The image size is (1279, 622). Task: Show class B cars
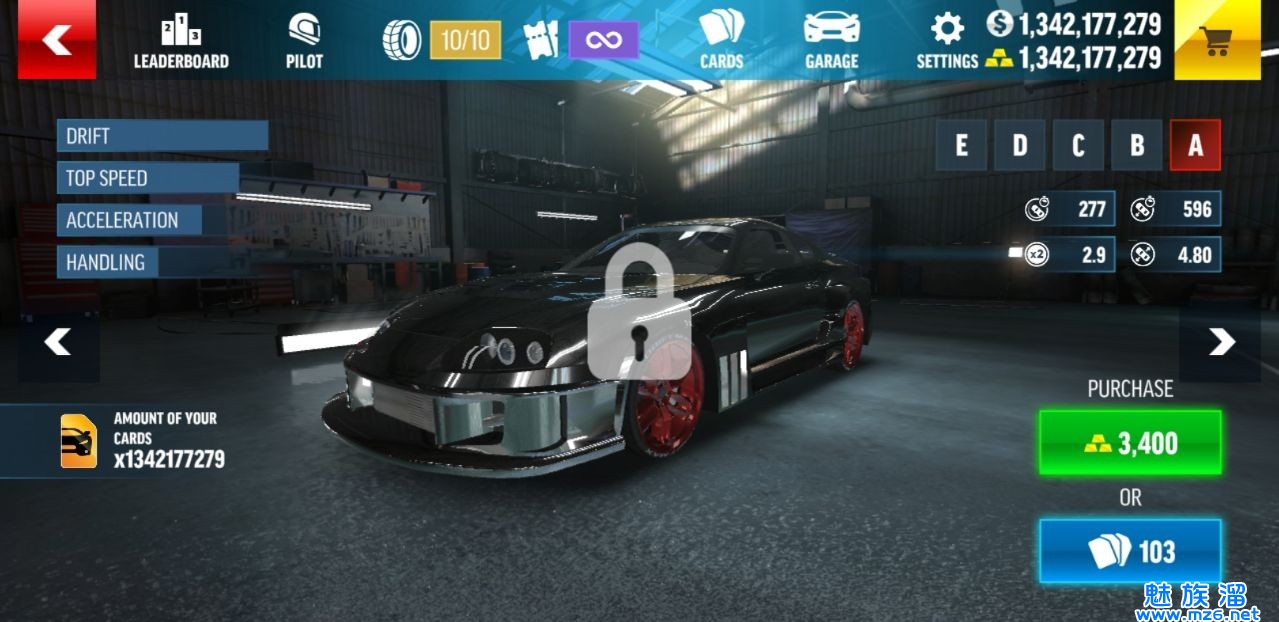click(1137, 146)
